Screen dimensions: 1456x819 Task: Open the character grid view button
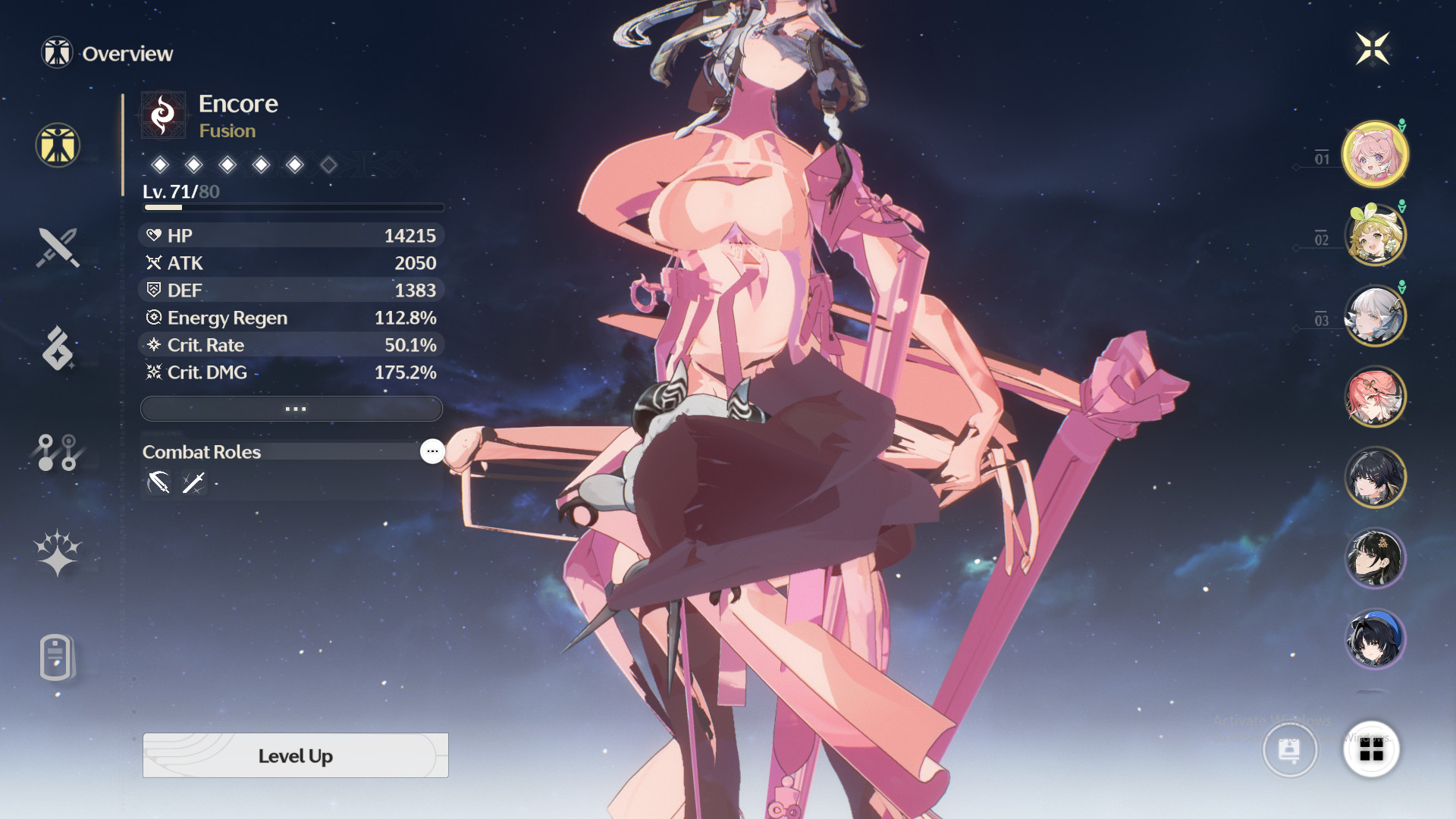click(1371, 750)
